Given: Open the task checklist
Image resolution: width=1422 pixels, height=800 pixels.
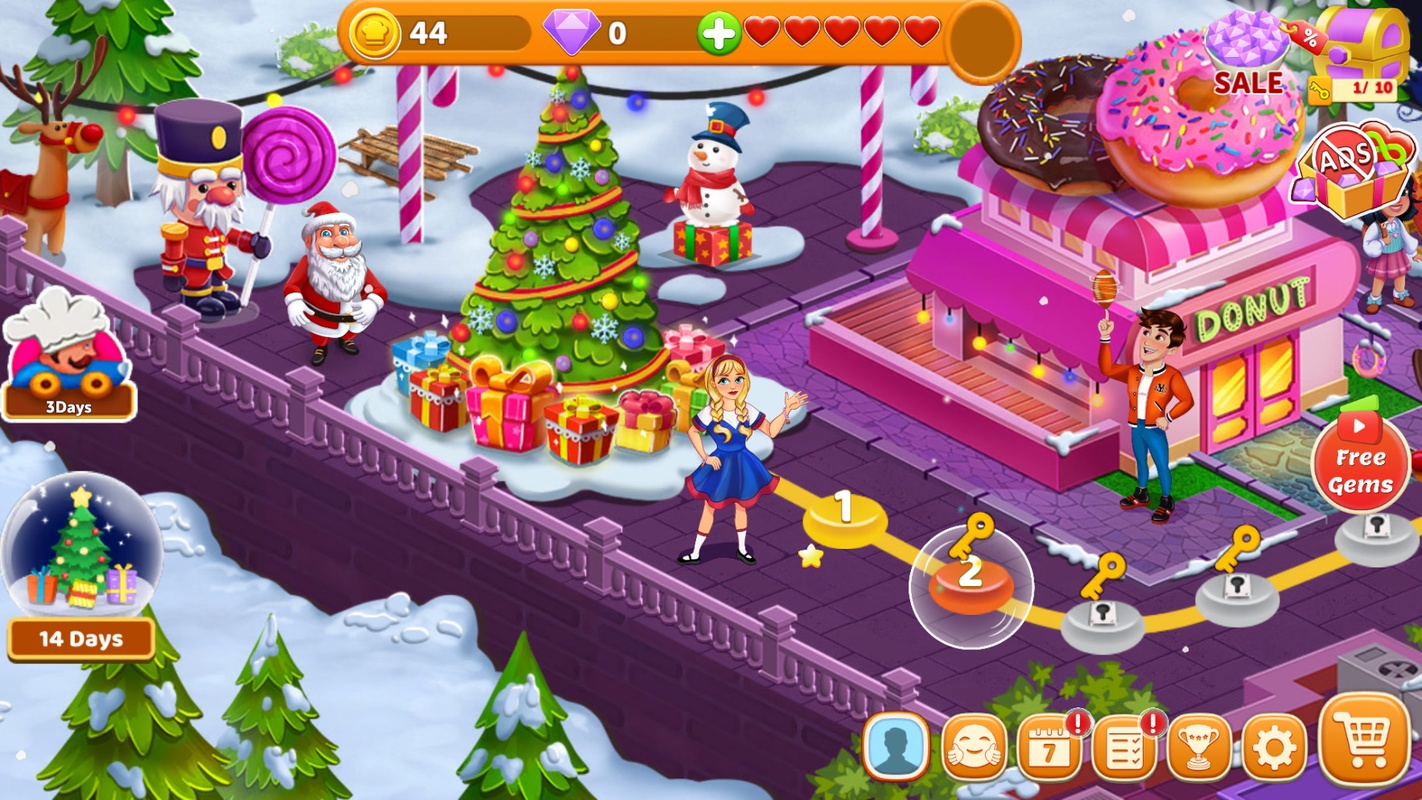Looking at the screenshot, I should click(x=1125, y=747).
